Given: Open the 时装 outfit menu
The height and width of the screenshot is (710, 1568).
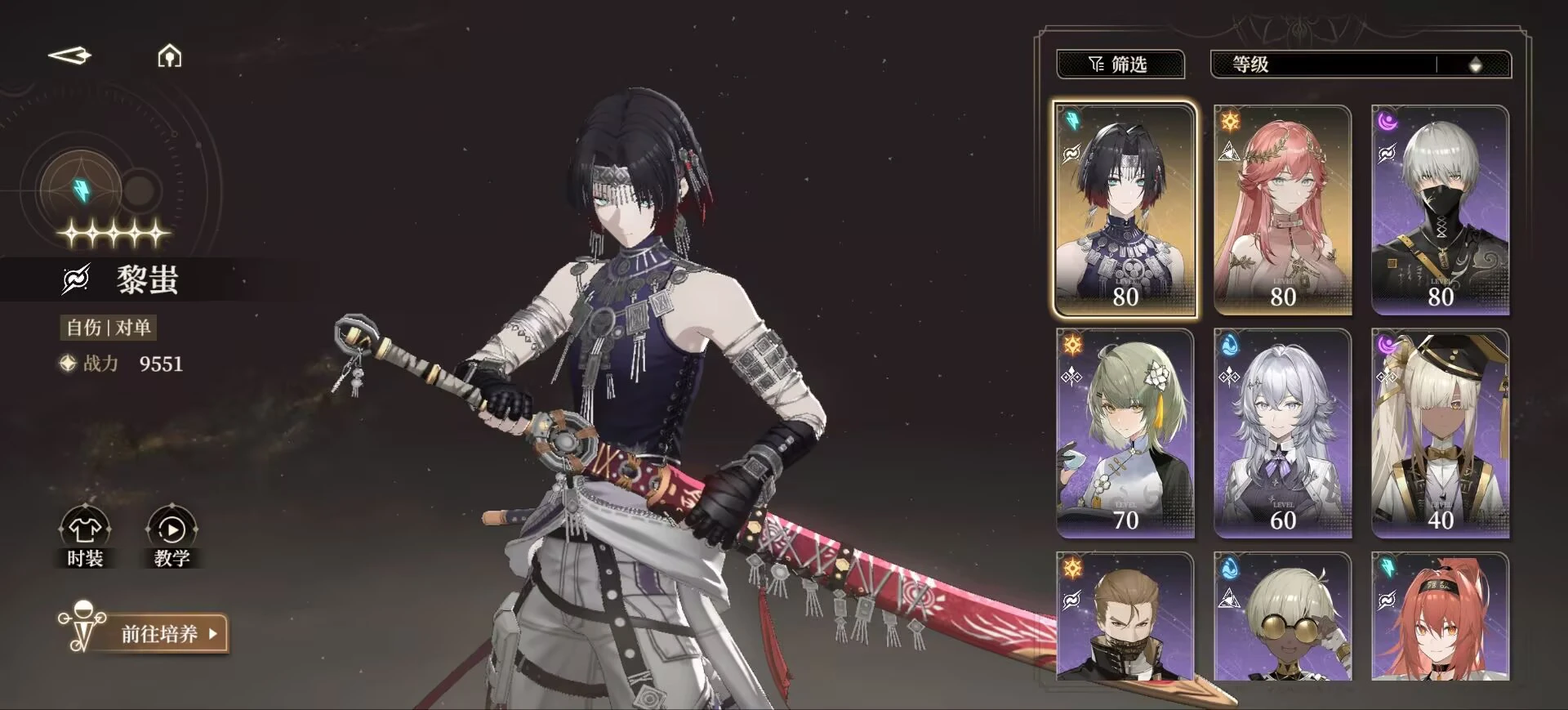Looking at the screenshot, I should [85, 538].
